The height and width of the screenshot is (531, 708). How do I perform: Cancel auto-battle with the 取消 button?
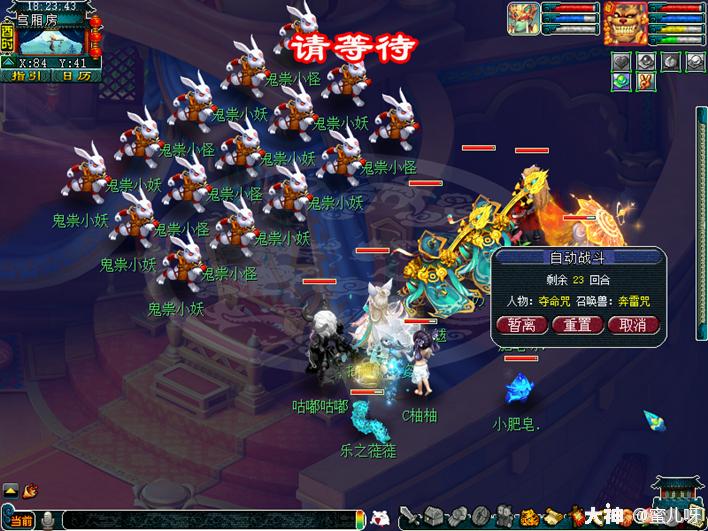[633, 325]
